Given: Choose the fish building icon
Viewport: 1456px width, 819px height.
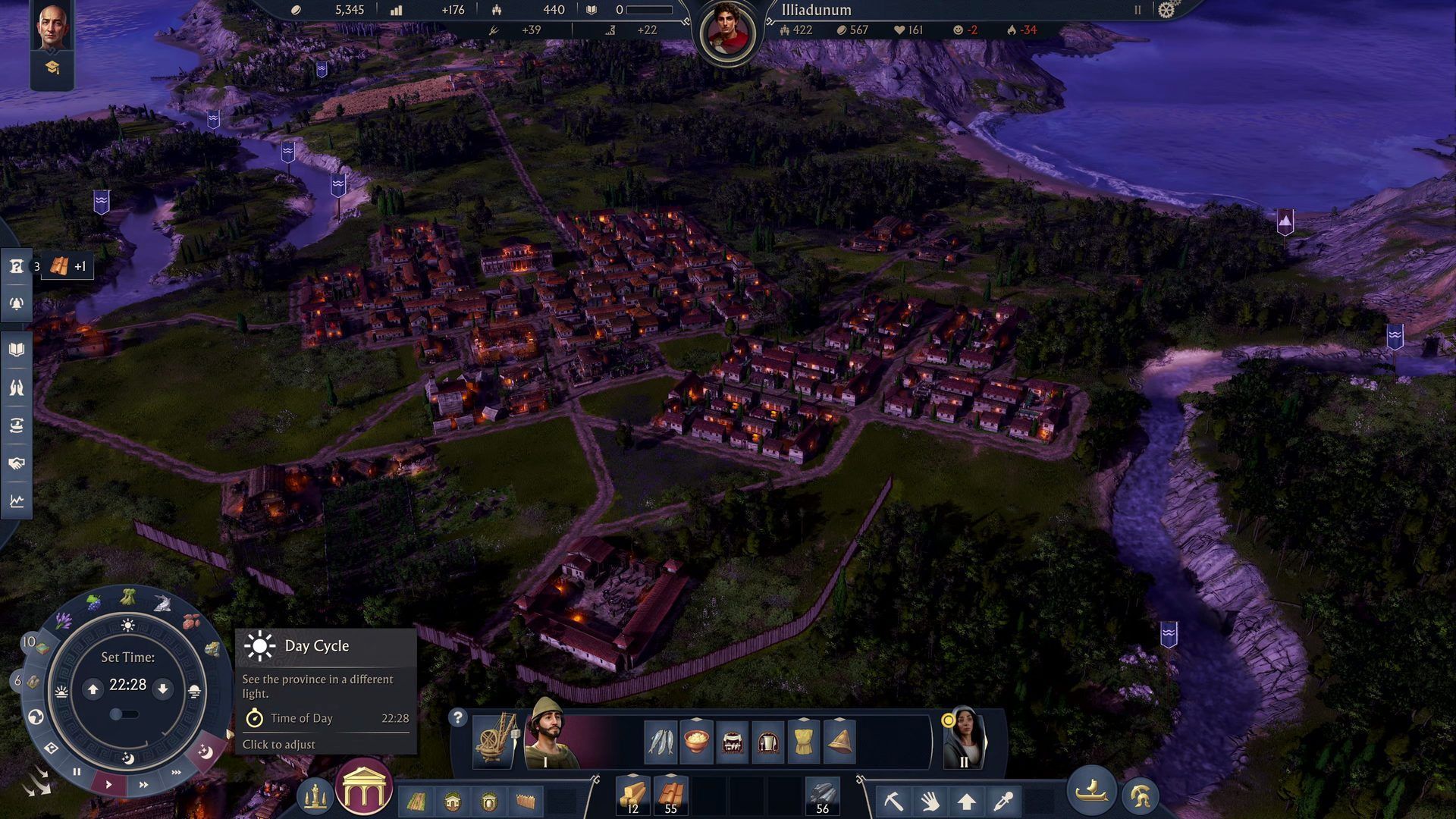Looking at the screenshot, I should click(x=661, y=741).
